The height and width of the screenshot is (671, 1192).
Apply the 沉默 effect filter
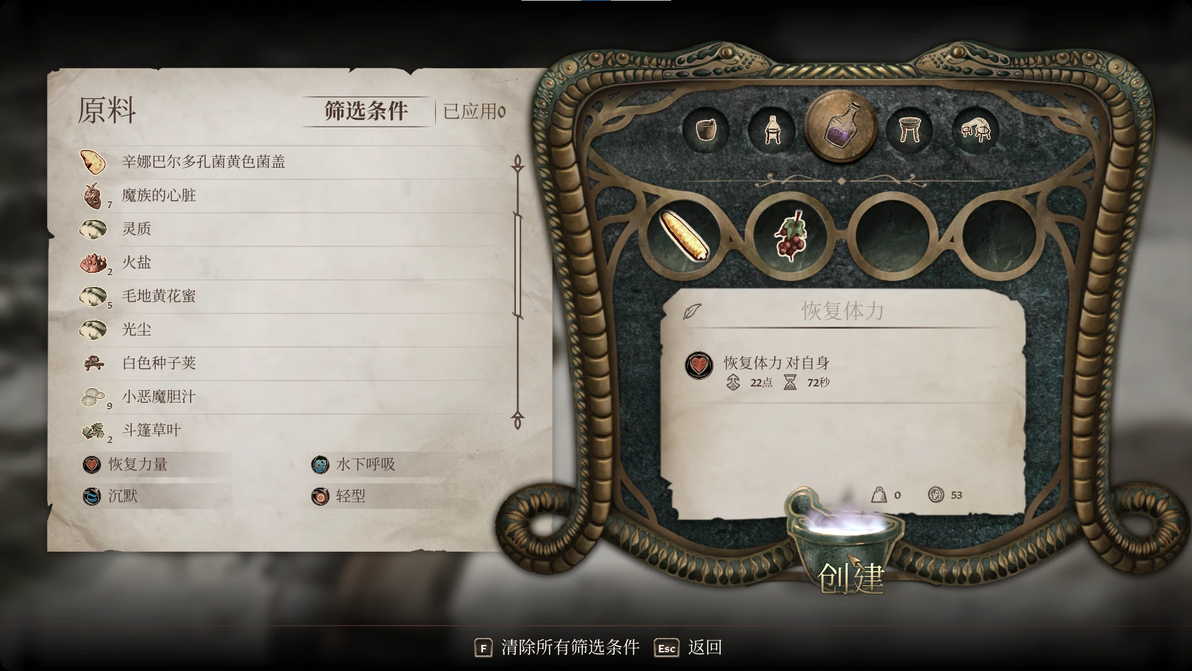click(123, 495)
